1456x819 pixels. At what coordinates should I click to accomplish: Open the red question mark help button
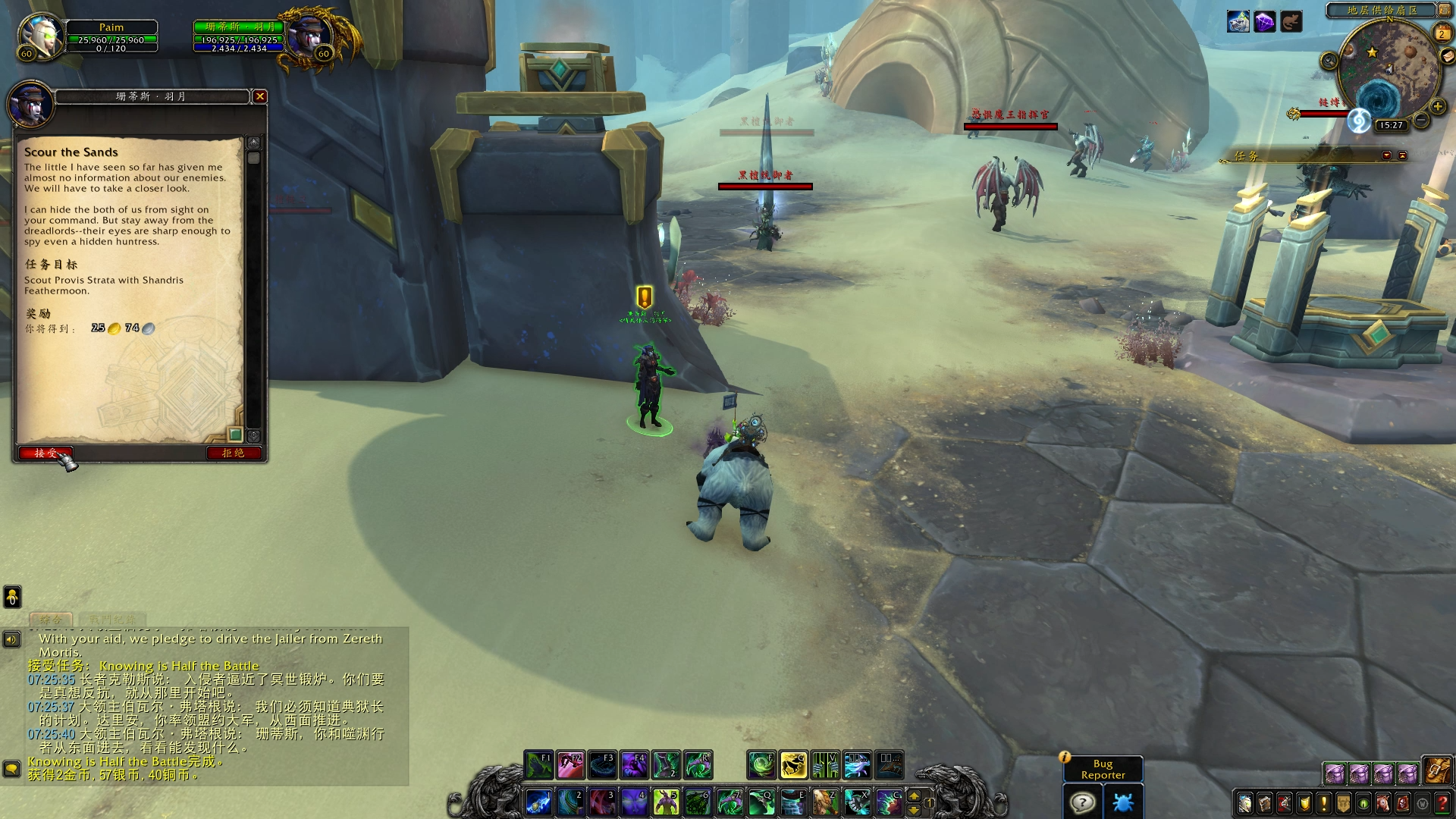click(1443, 803)
